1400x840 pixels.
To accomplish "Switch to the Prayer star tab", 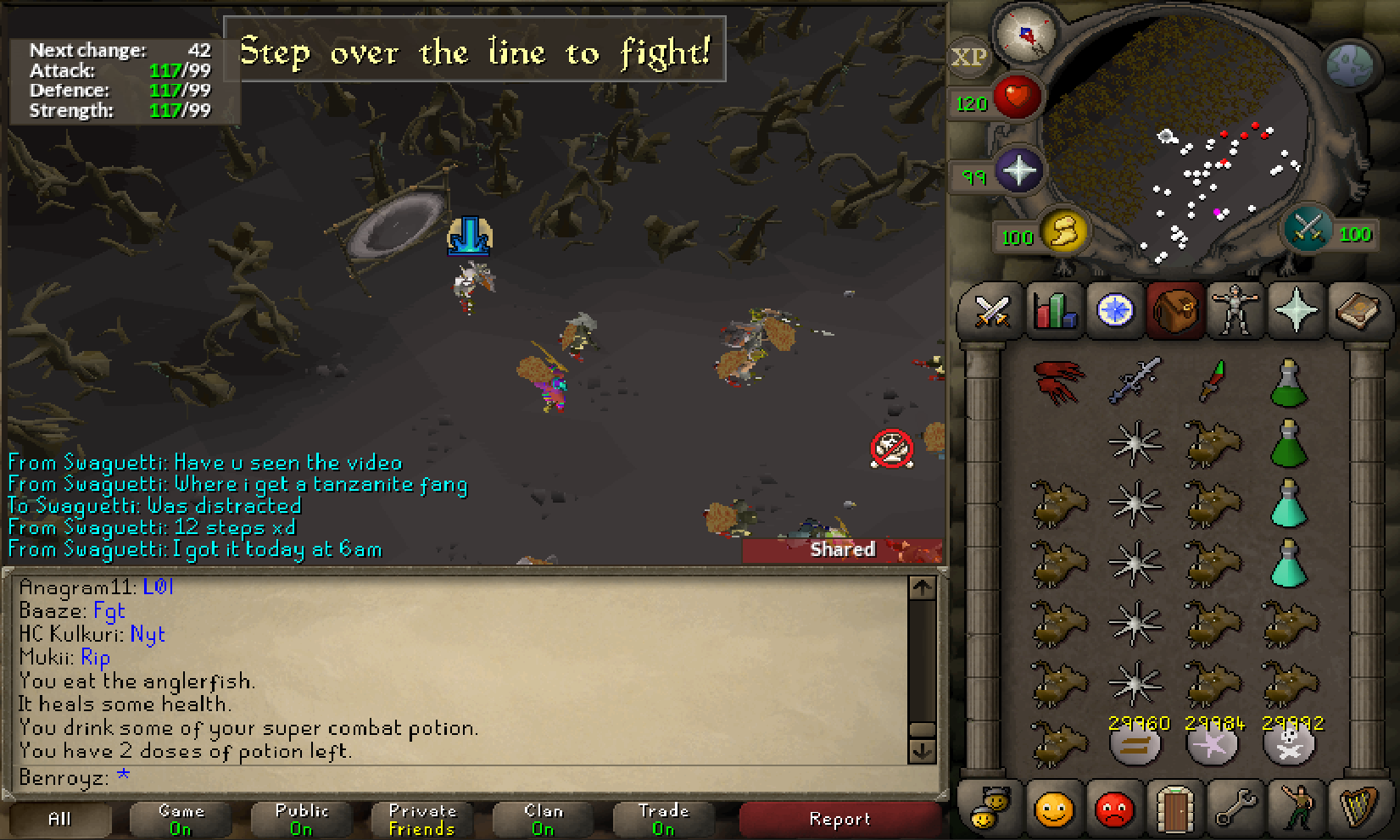I will [x=1296, y=310].
